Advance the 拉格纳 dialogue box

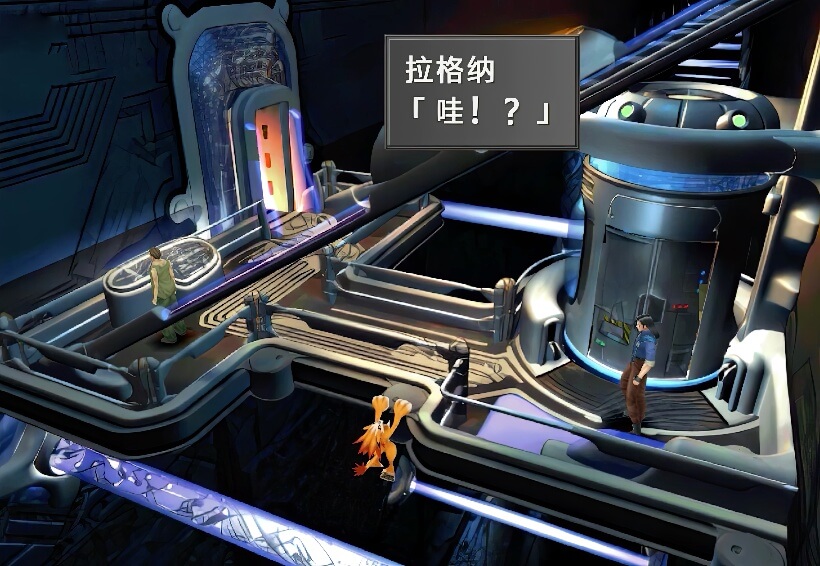tap(481, 92)
